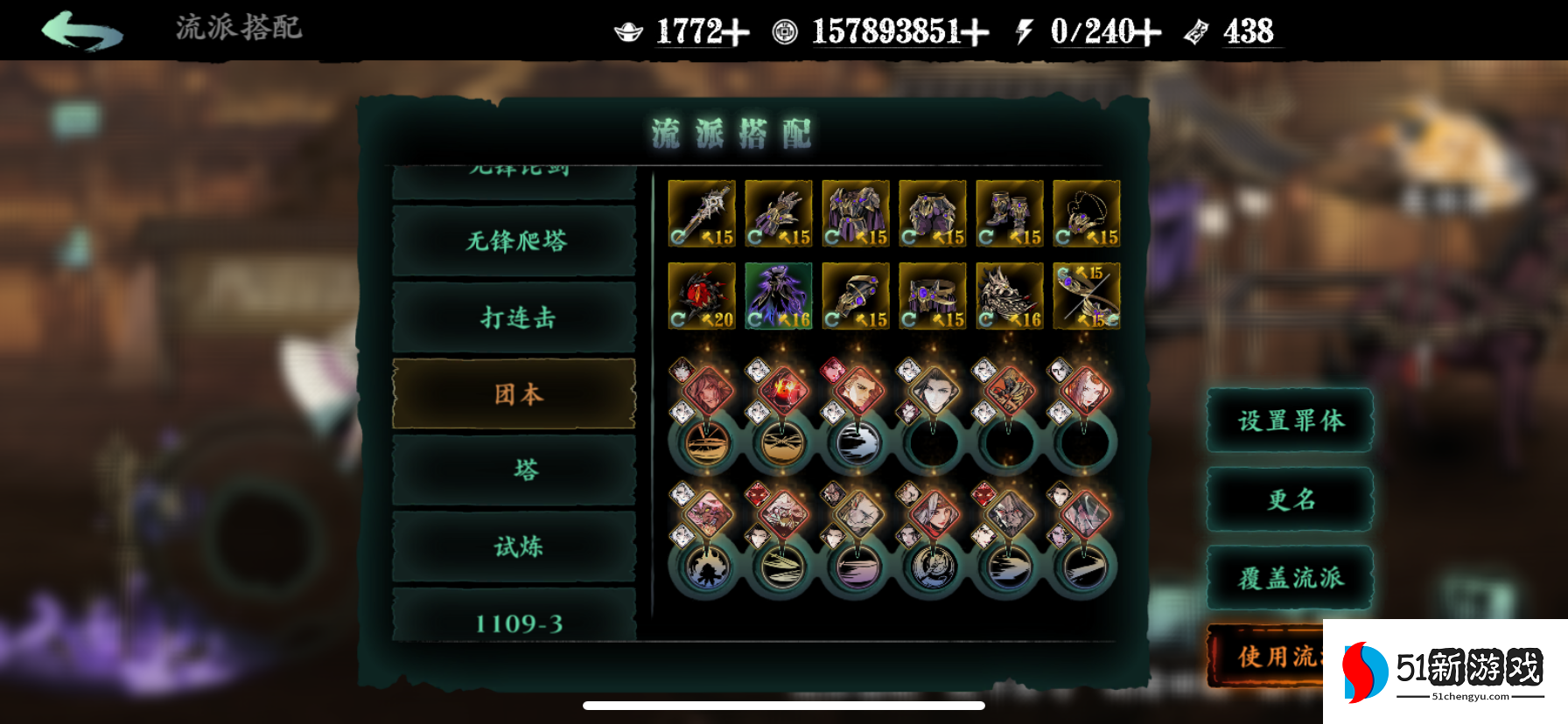Select the staff weapon equipment slot
The height and width of the screenshot is (724, 1568).
tap(702, 213)
